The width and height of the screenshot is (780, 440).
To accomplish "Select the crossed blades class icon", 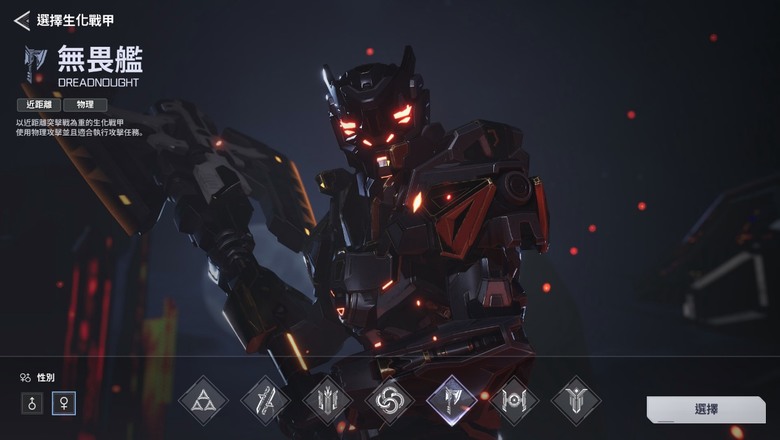I will (265, 401).
